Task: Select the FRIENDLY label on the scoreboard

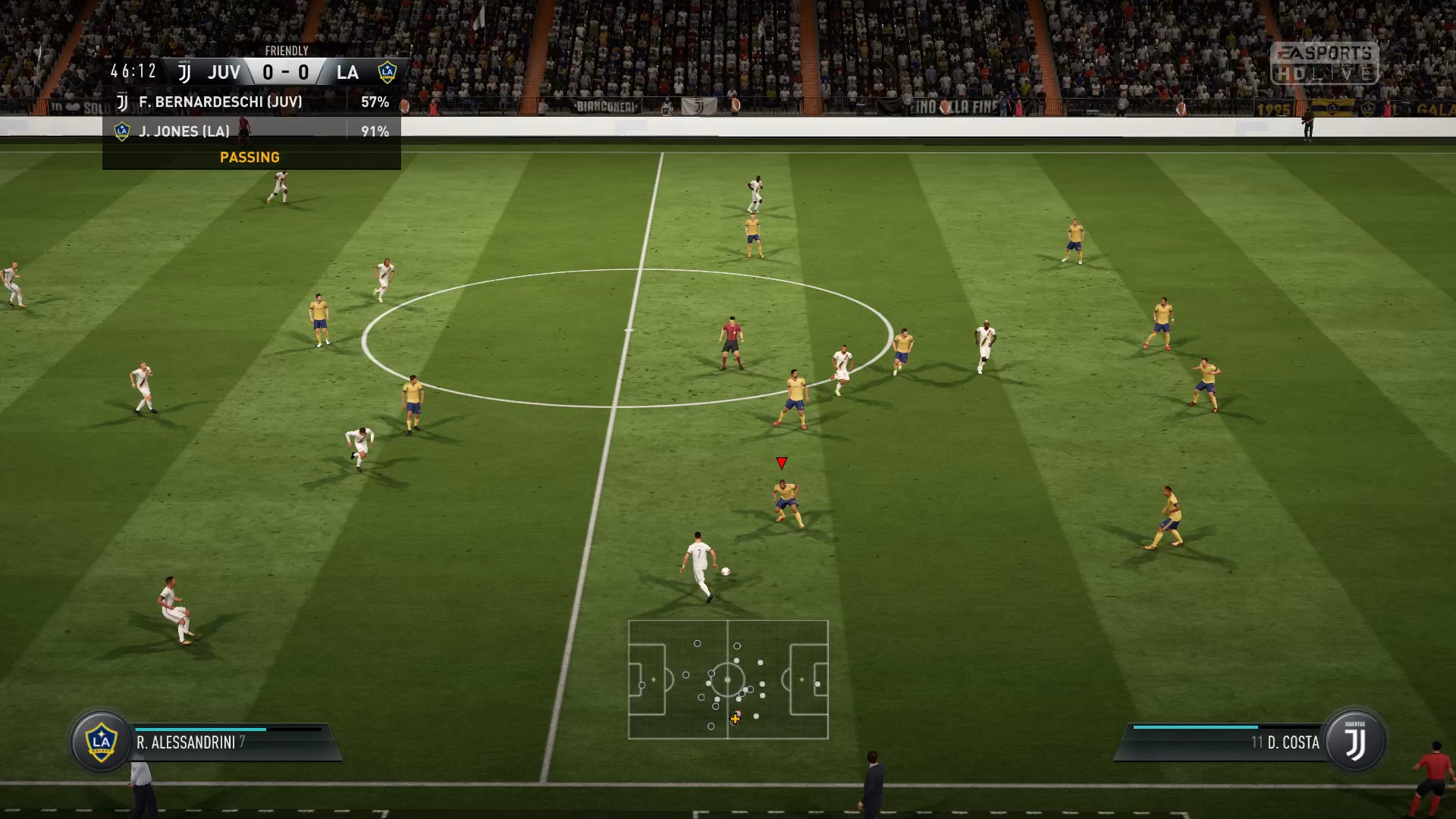Action: click(286, 50)
